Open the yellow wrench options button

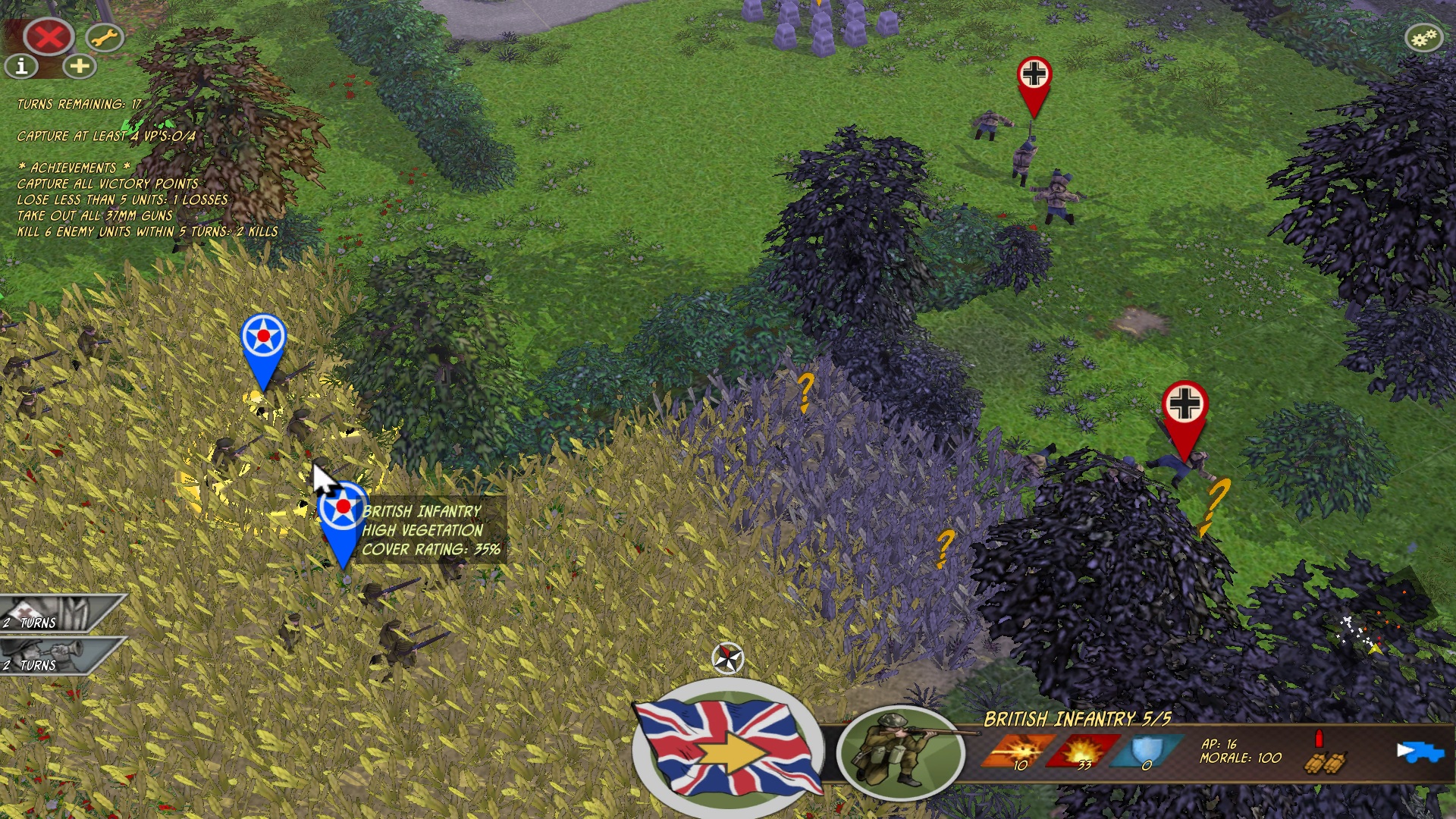104,36
